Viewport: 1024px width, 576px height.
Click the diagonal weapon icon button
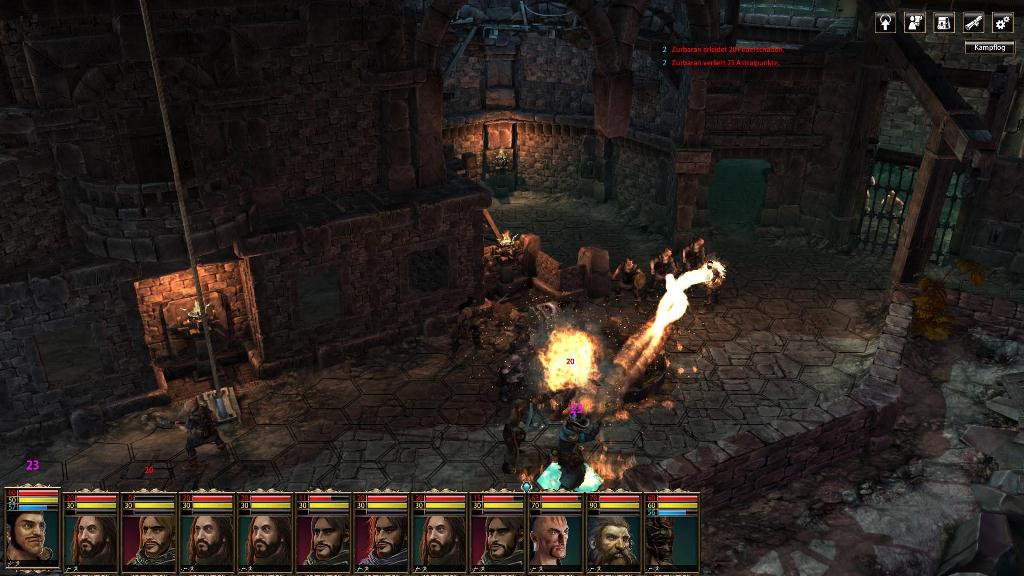(973, 22)
